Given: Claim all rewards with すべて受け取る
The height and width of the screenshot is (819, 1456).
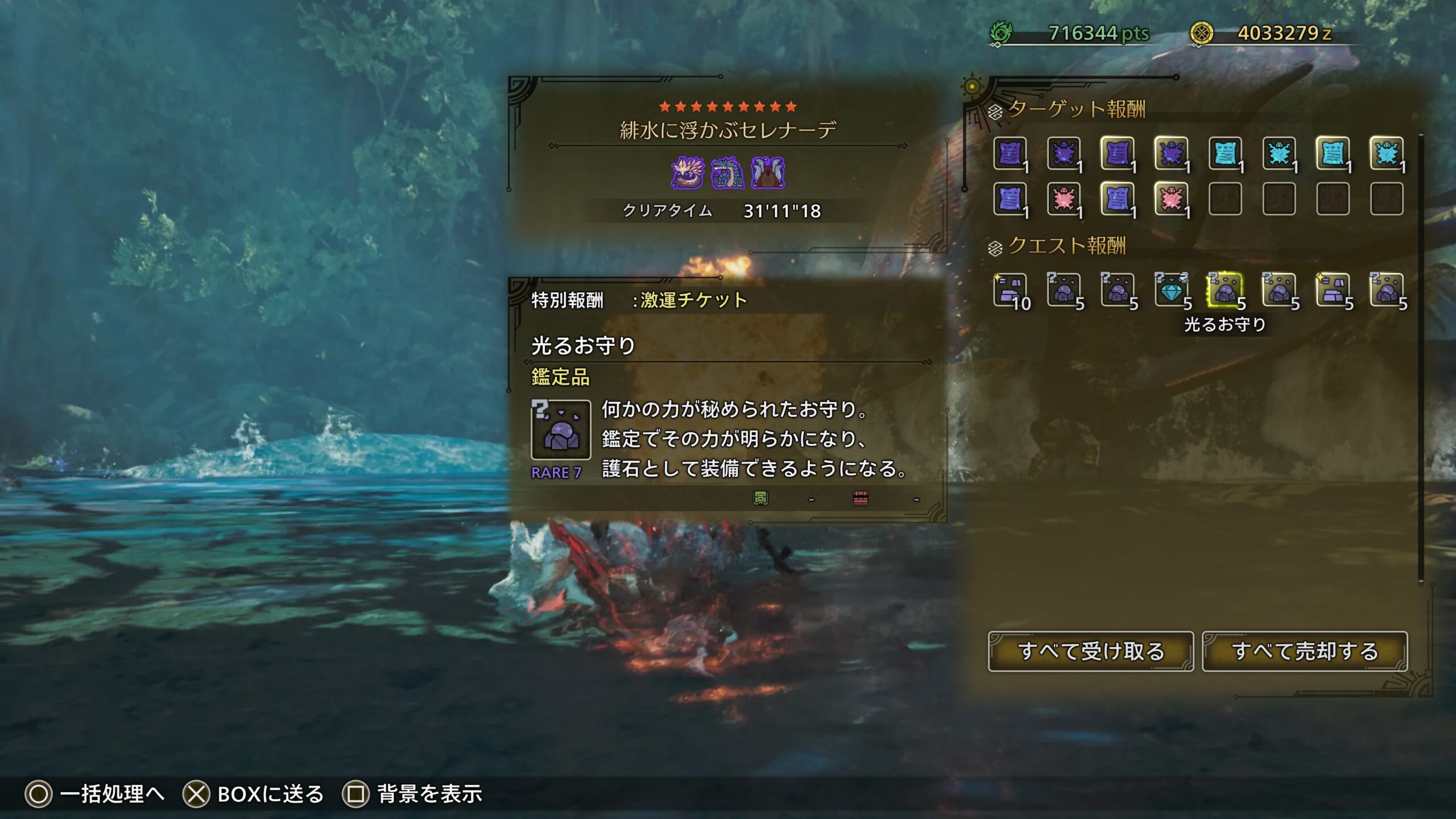Looking at the screenshot, I should tap(1090, 651).
